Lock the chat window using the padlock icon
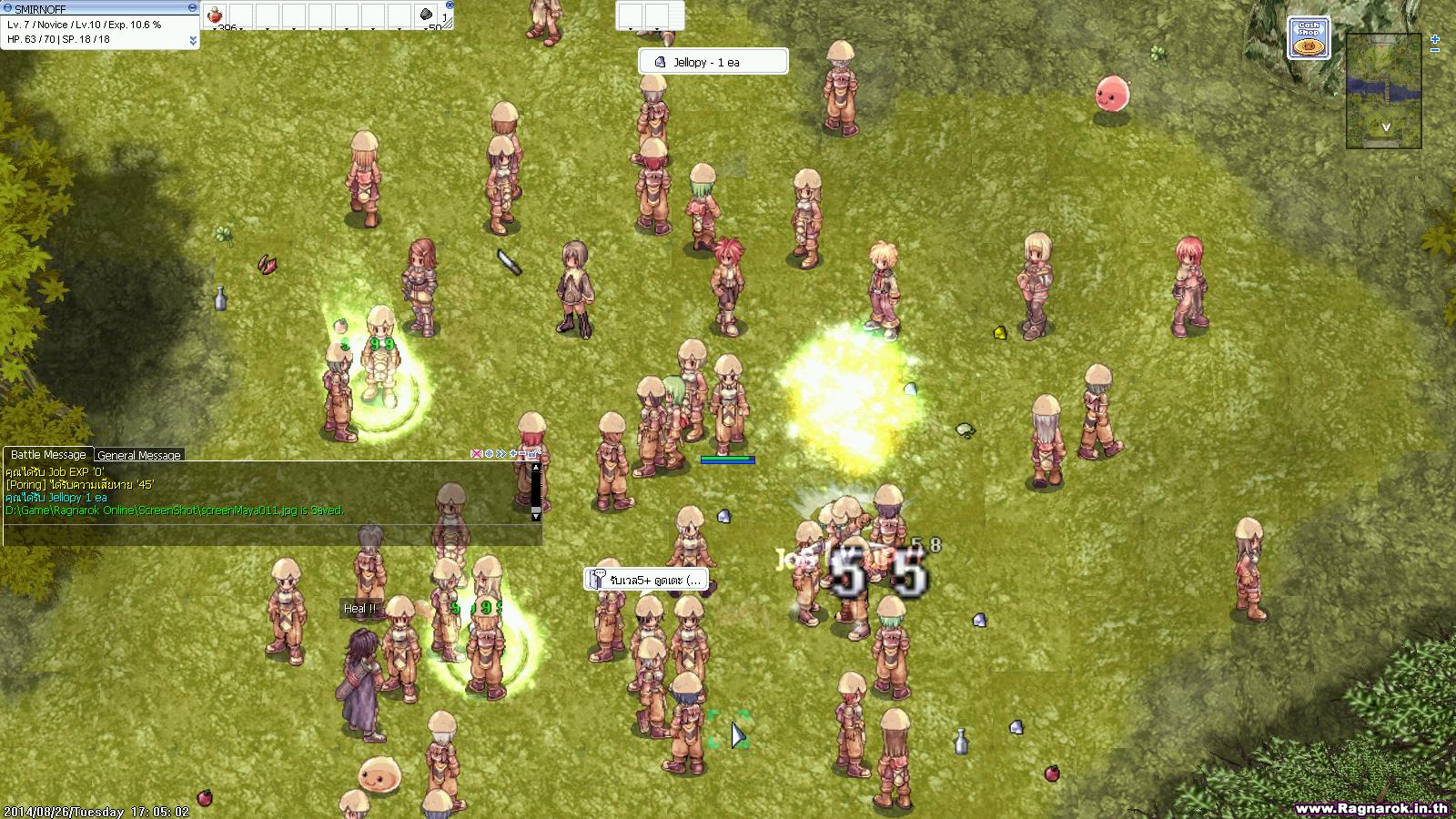Viewport: 1456px width, 819px height. tap(533, 452)
